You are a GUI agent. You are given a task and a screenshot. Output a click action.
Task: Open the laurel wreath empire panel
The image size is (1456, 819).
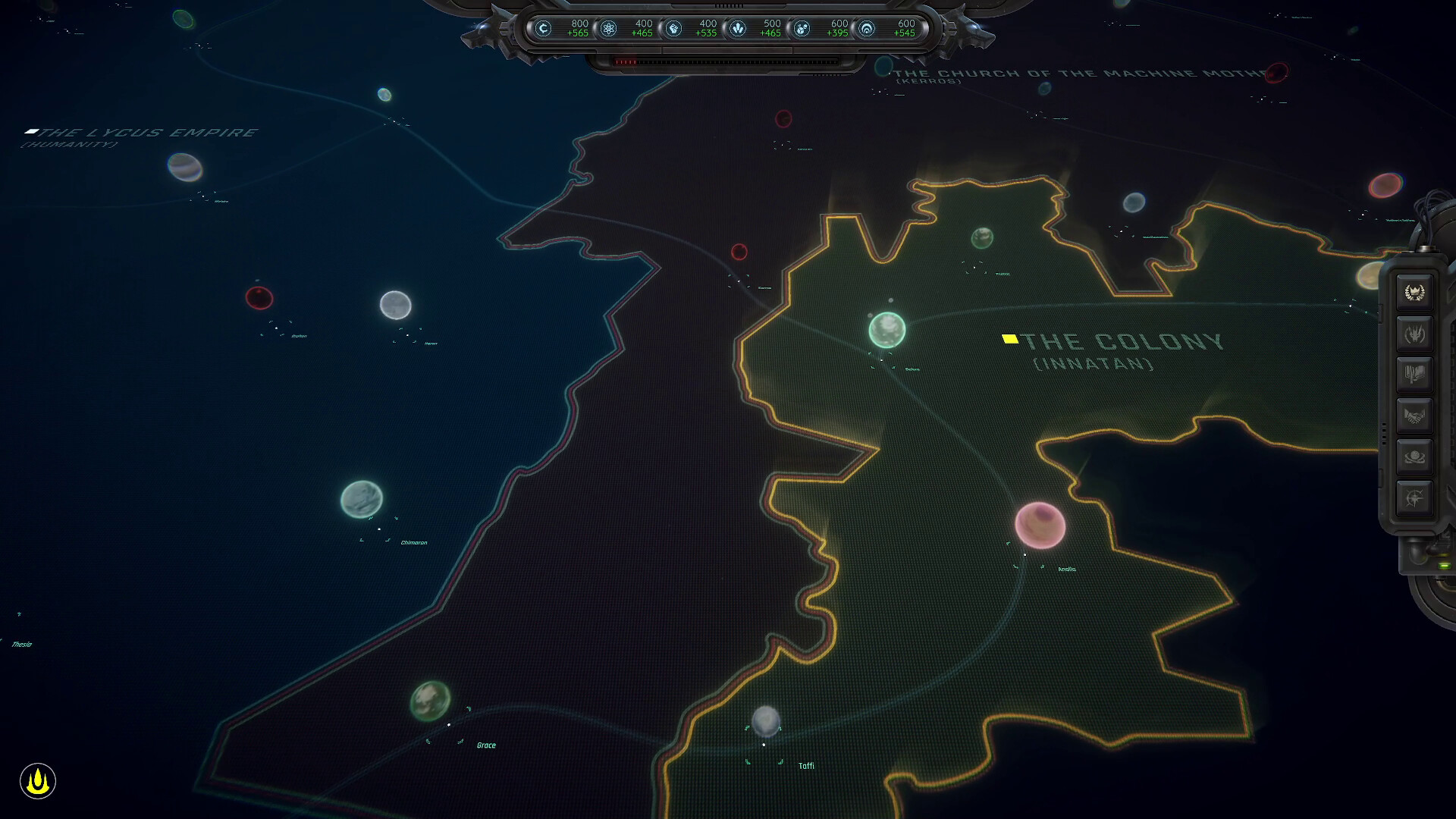coord(1414,291)
